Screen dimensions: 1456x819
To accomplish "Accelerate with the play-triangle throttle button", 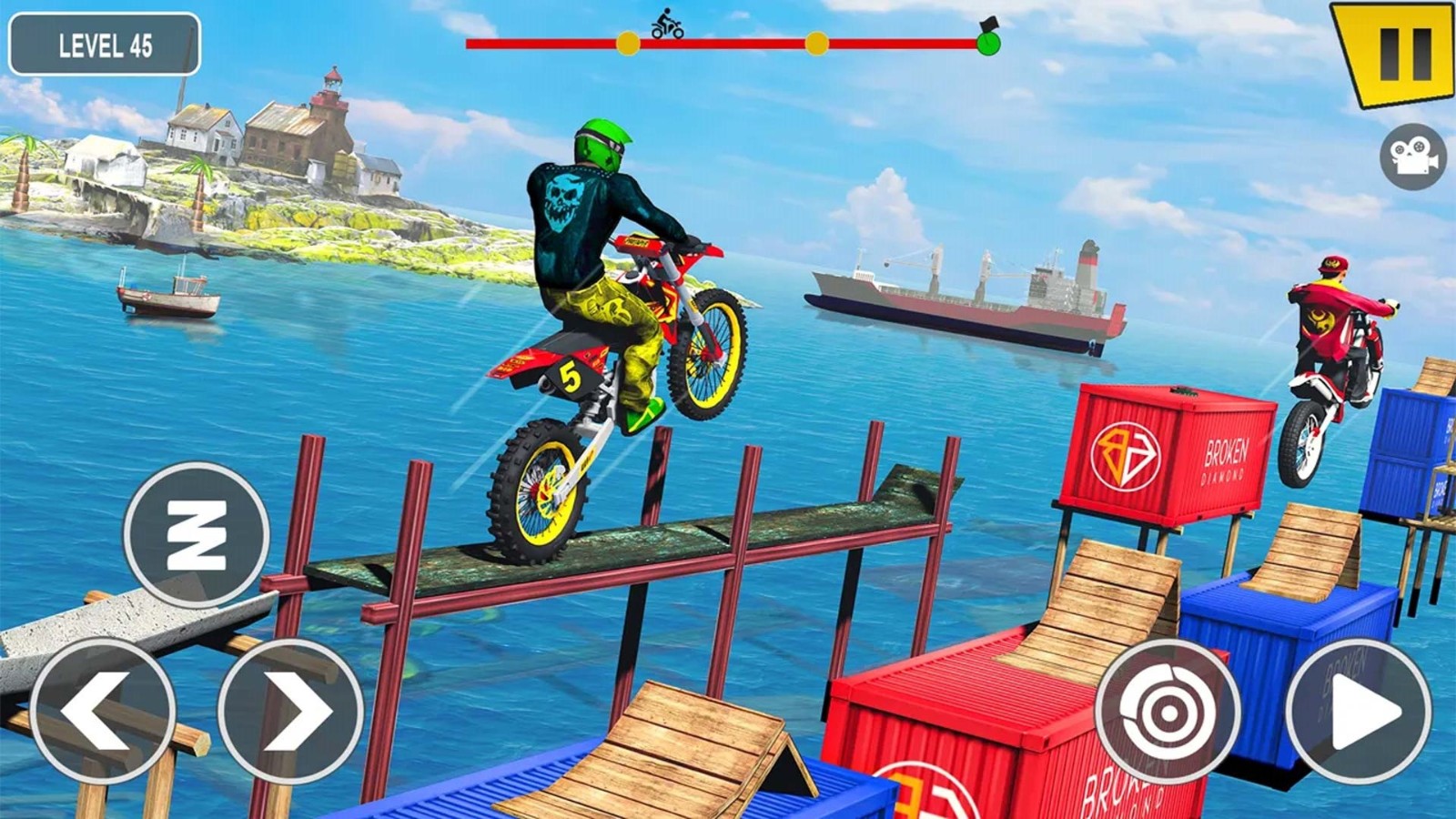I will tap(1359, 711).
